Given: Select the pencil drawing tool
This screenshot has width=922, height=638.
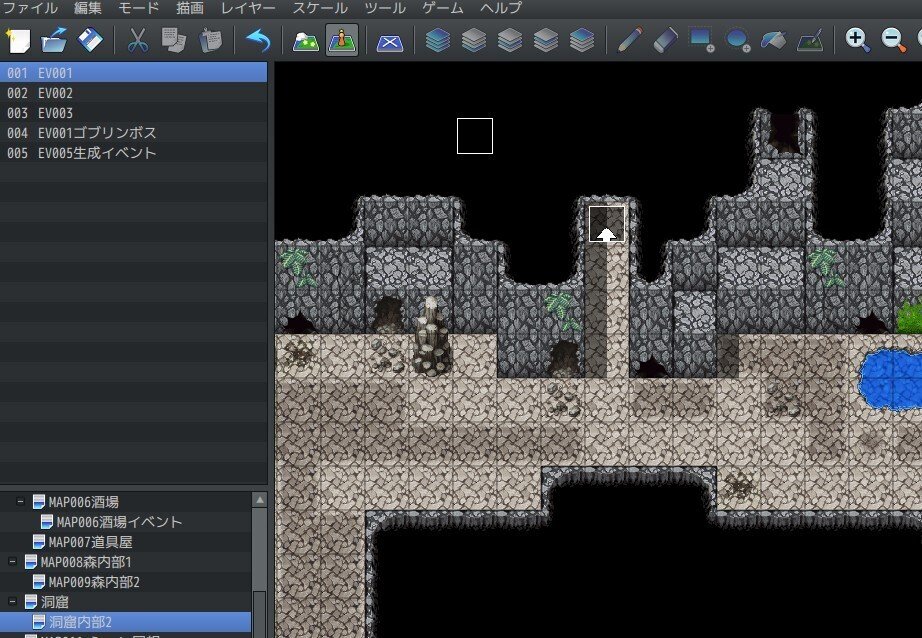Looking at the screenshot, I should point(628,41).
